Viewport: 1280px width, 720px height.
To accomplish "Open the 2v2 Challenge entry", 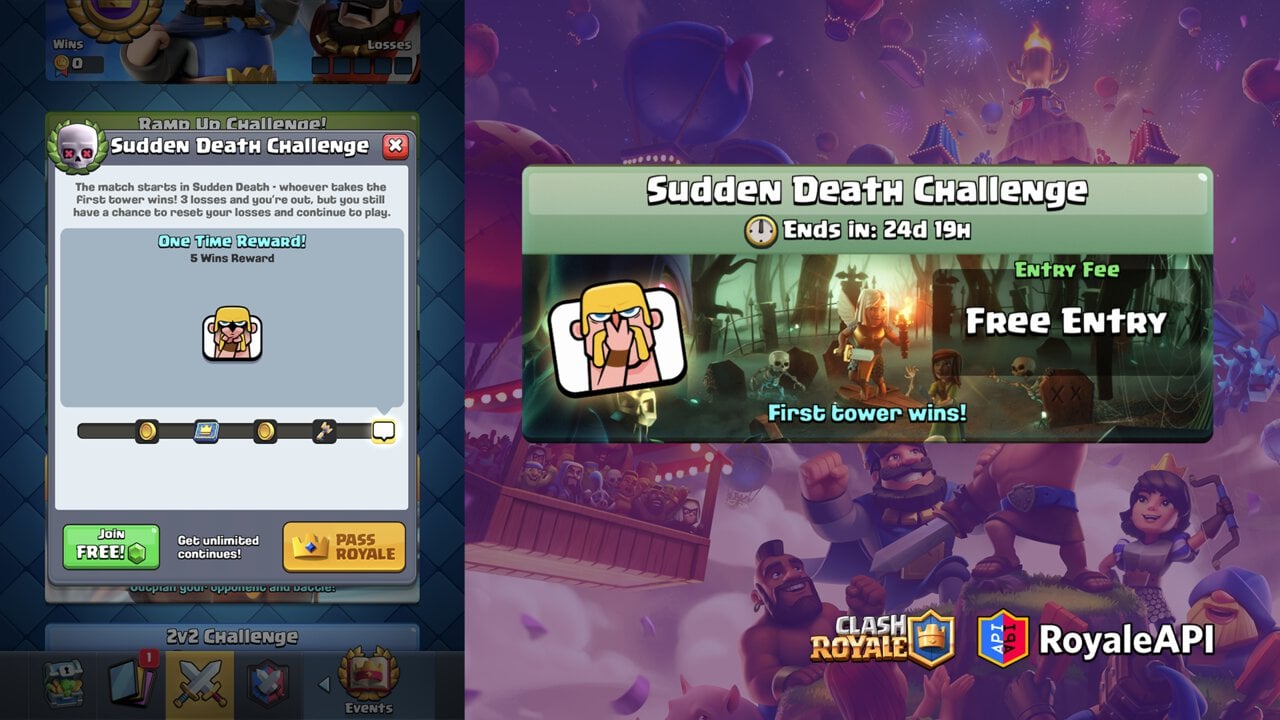I will 232,637.
